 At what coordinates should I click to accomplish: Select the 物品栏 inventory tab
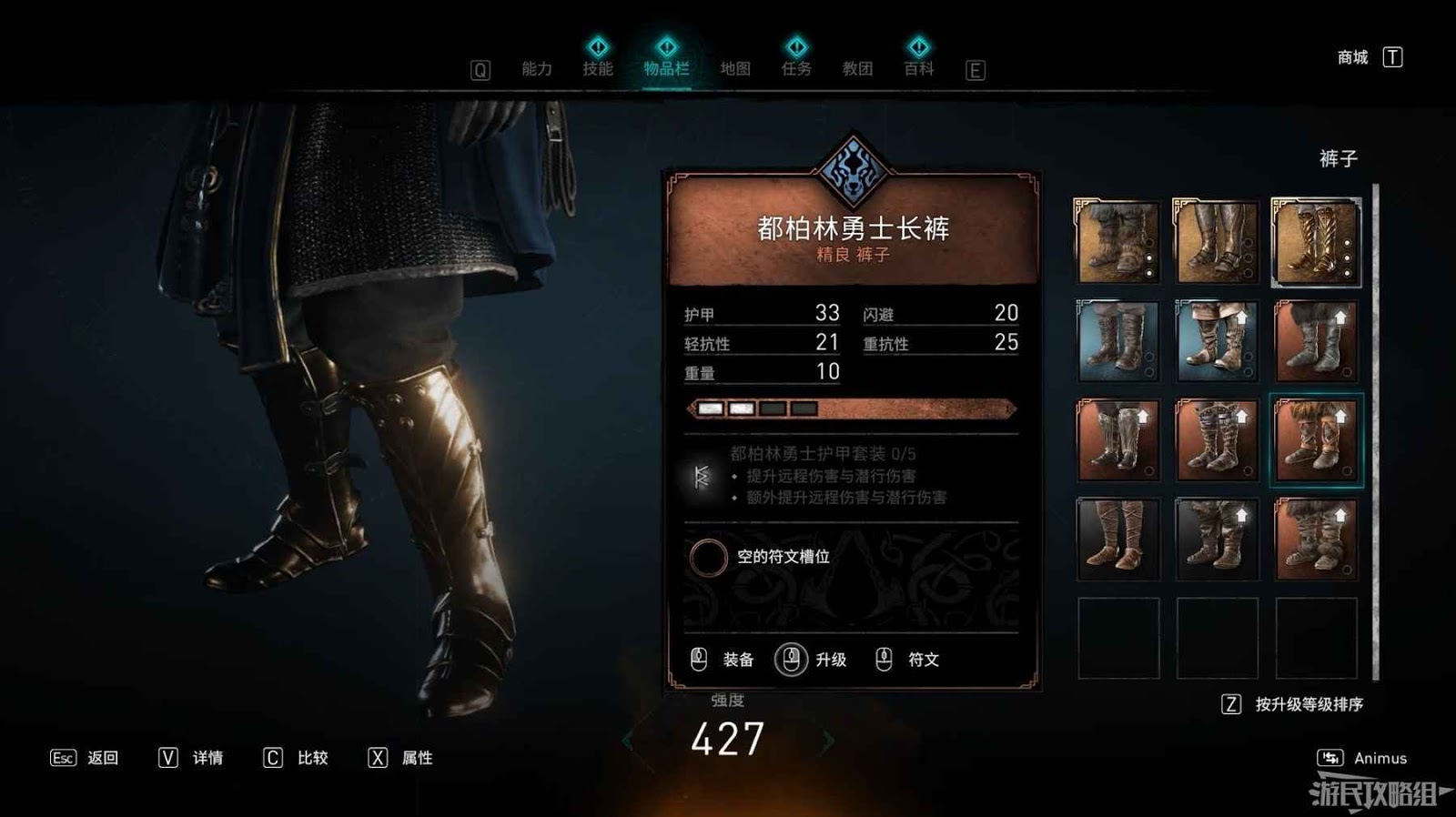(666, 69)
